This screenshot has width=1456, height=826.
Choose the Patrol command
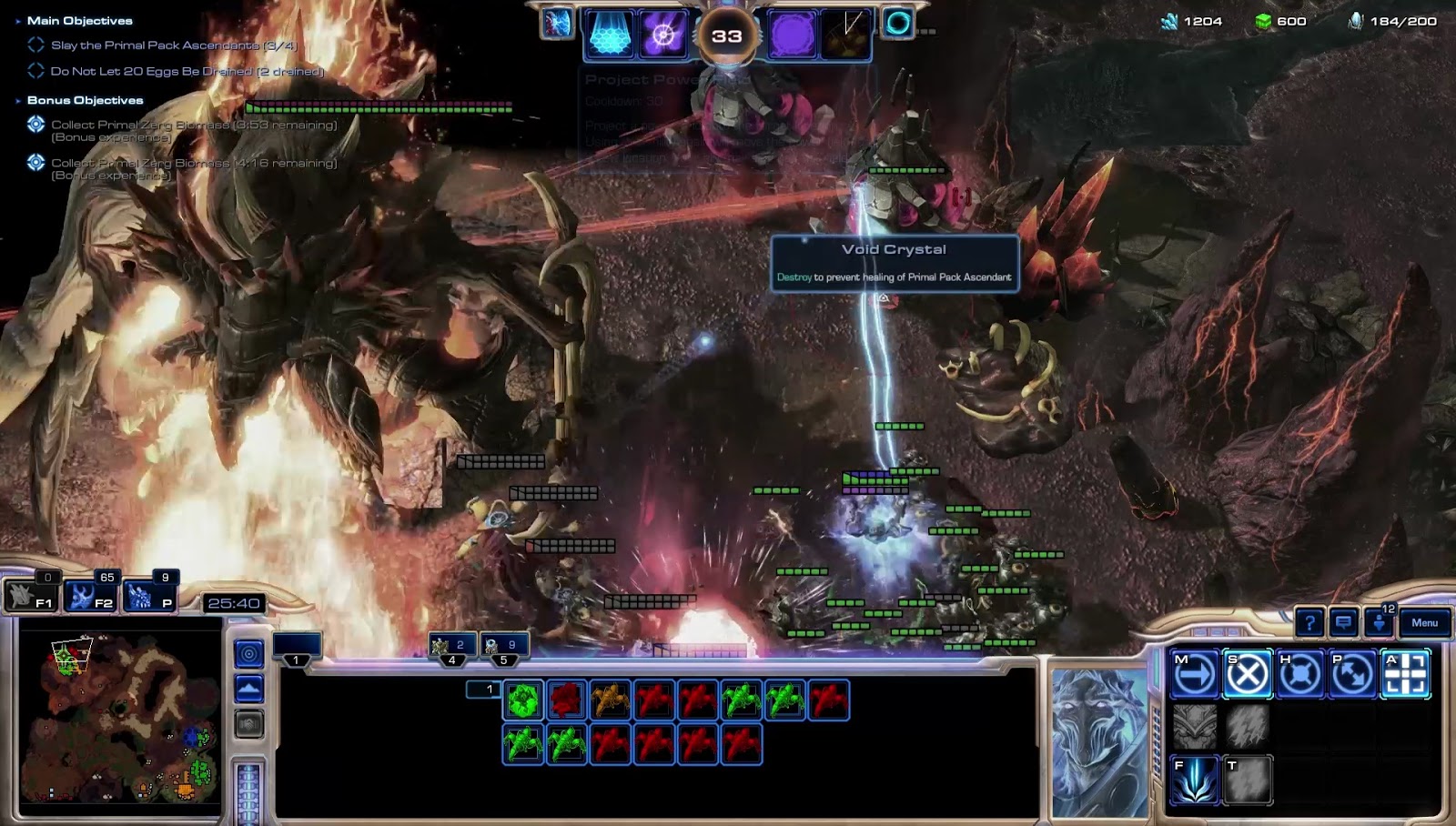[1352, 675]
